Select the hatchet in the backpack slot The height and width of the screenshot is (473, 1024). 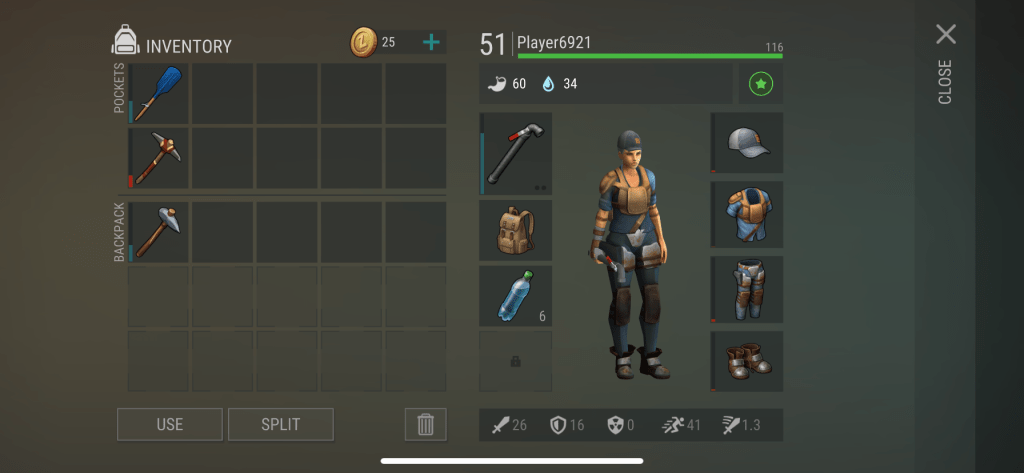tap(159, 232)
